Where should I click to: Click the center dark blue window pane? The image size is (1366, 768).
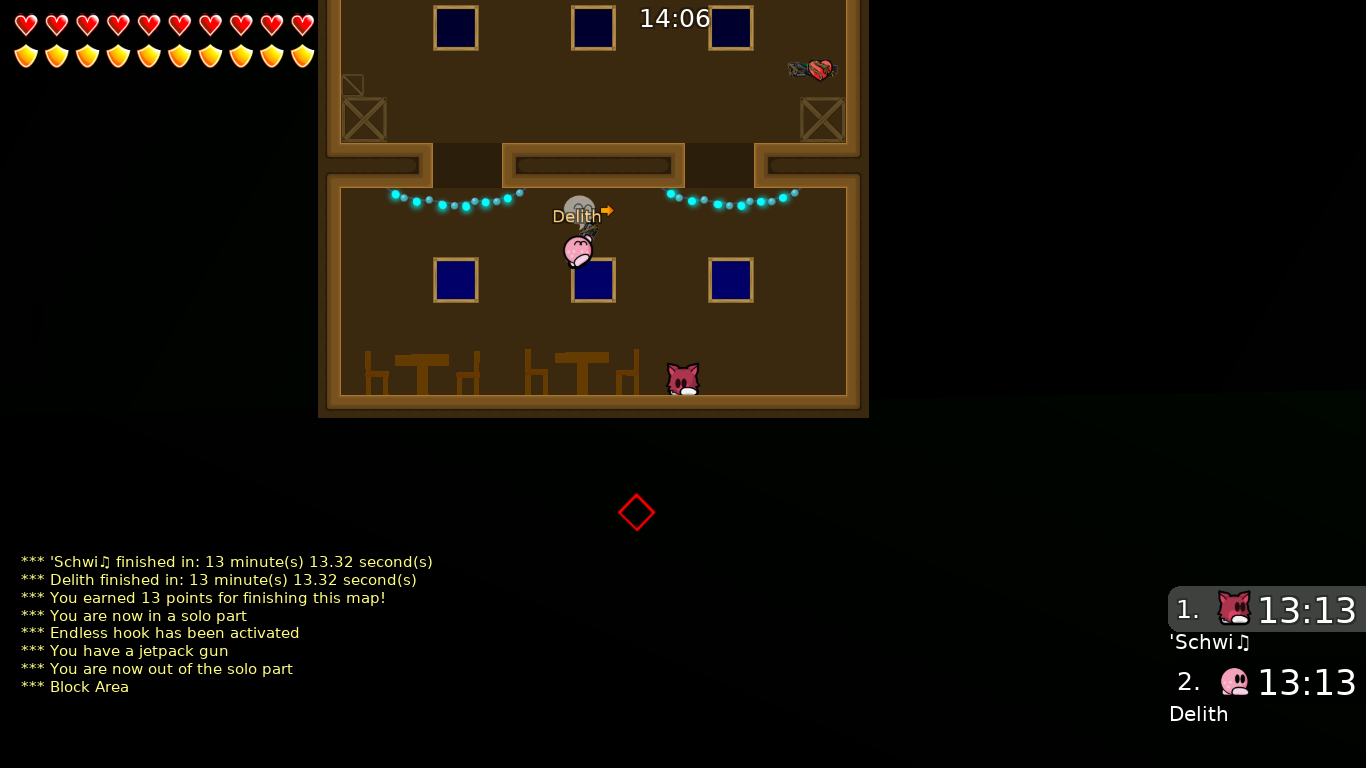click(x=593, y=281)
